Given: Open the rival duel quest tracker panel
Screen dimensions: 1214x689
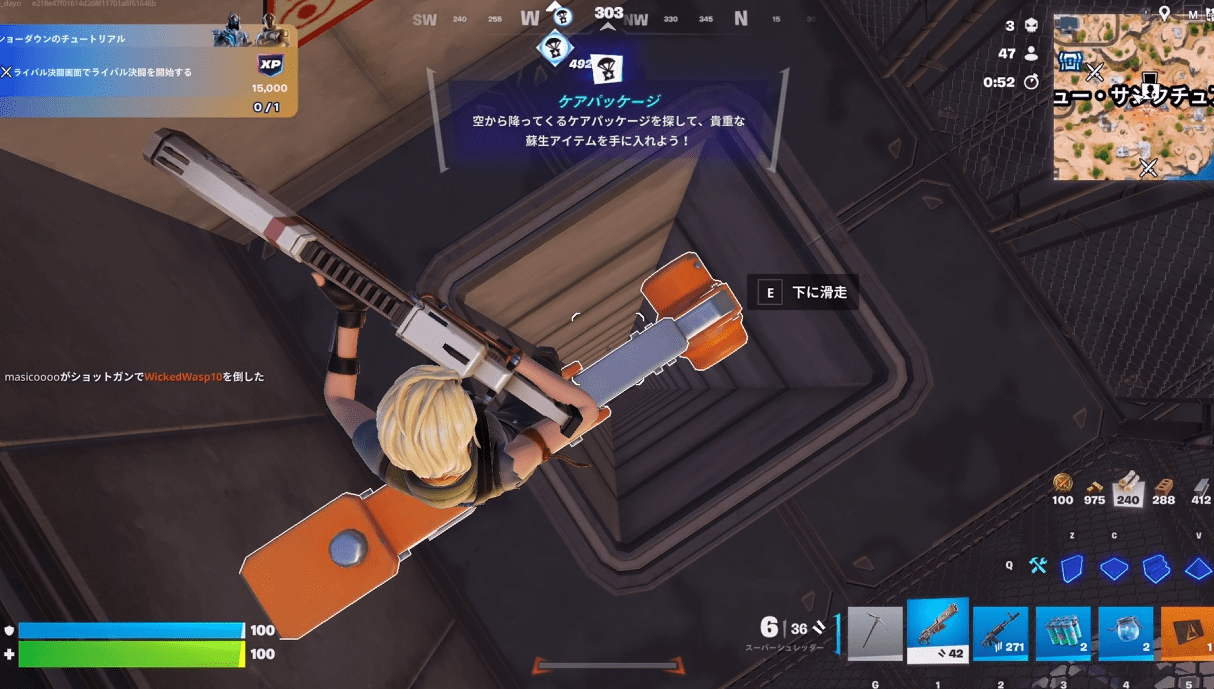Looking at the screenshot, I should click(x=148, y=72).
